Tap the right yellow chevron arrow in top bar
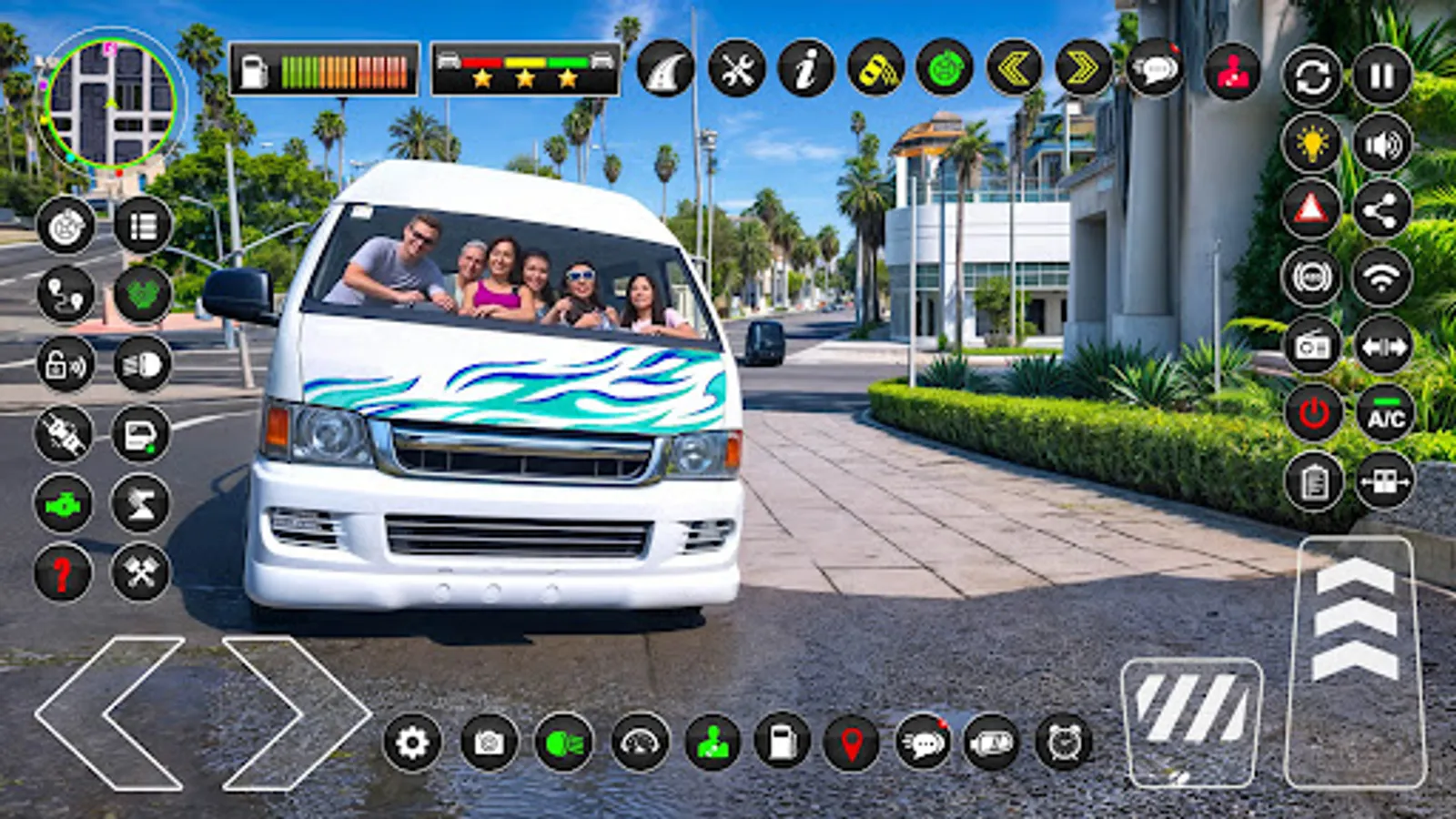 click(x=1082, y=68)
